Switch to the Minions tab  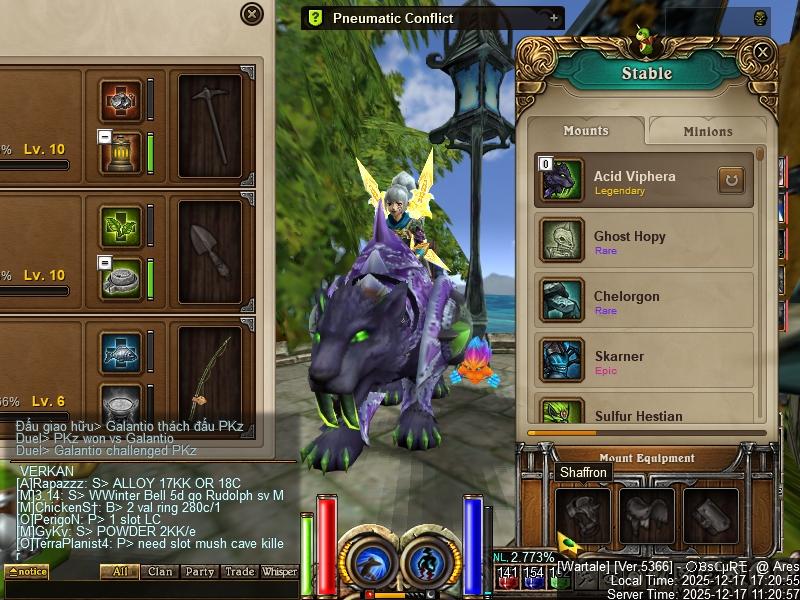[x=707, y=131]
